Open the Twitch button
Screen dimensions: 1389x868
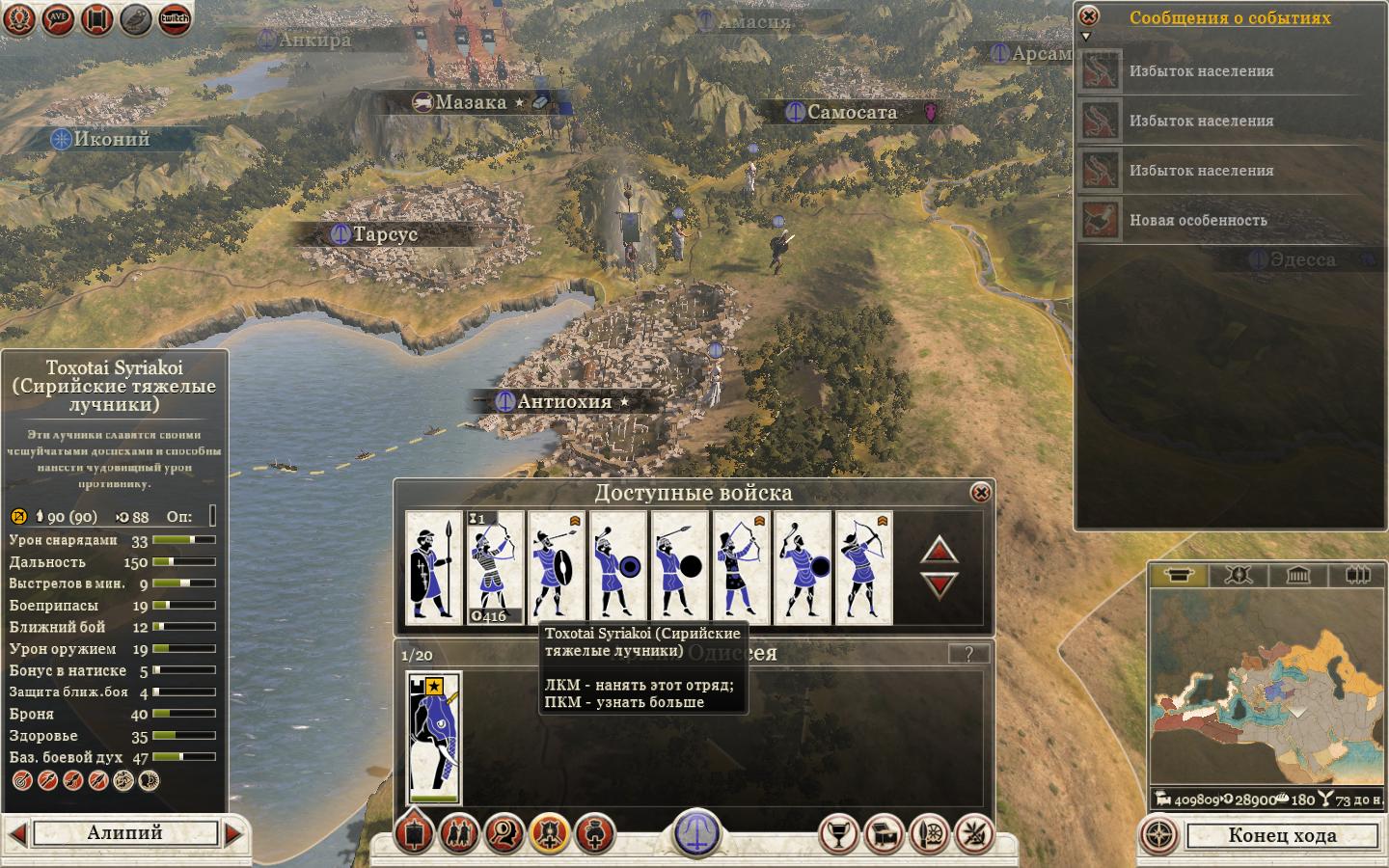pos(175,18)
